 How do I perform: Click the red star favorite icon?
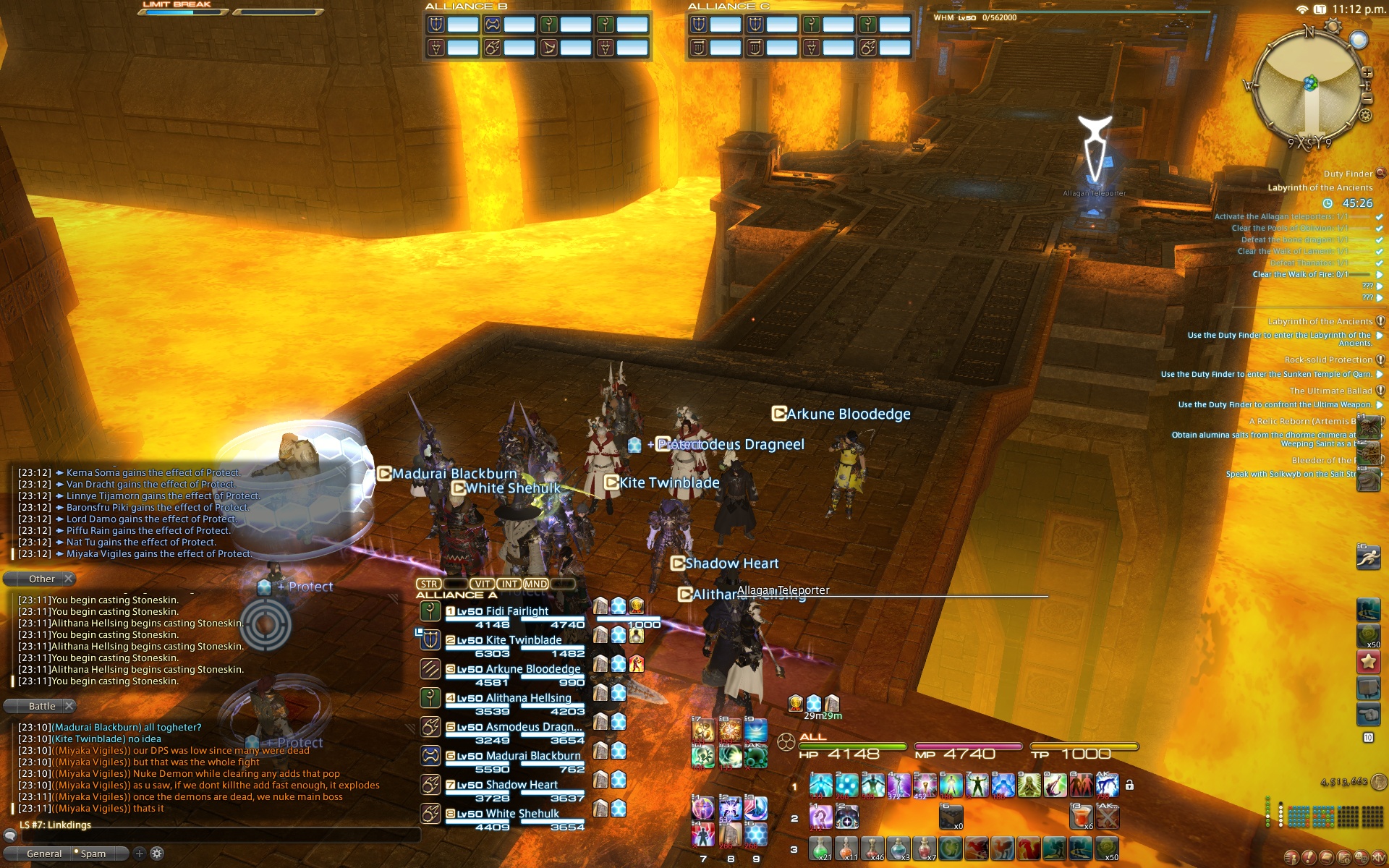click(1368, 661)
